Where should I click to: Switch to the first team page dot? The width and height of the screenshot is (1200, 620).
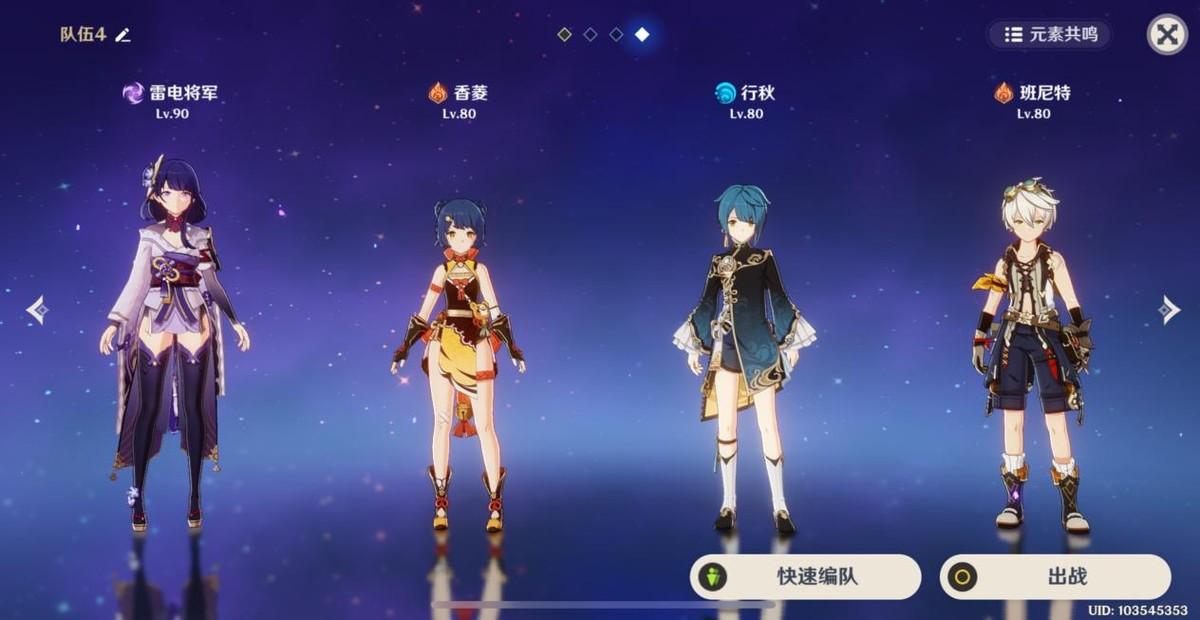[565, 35]
